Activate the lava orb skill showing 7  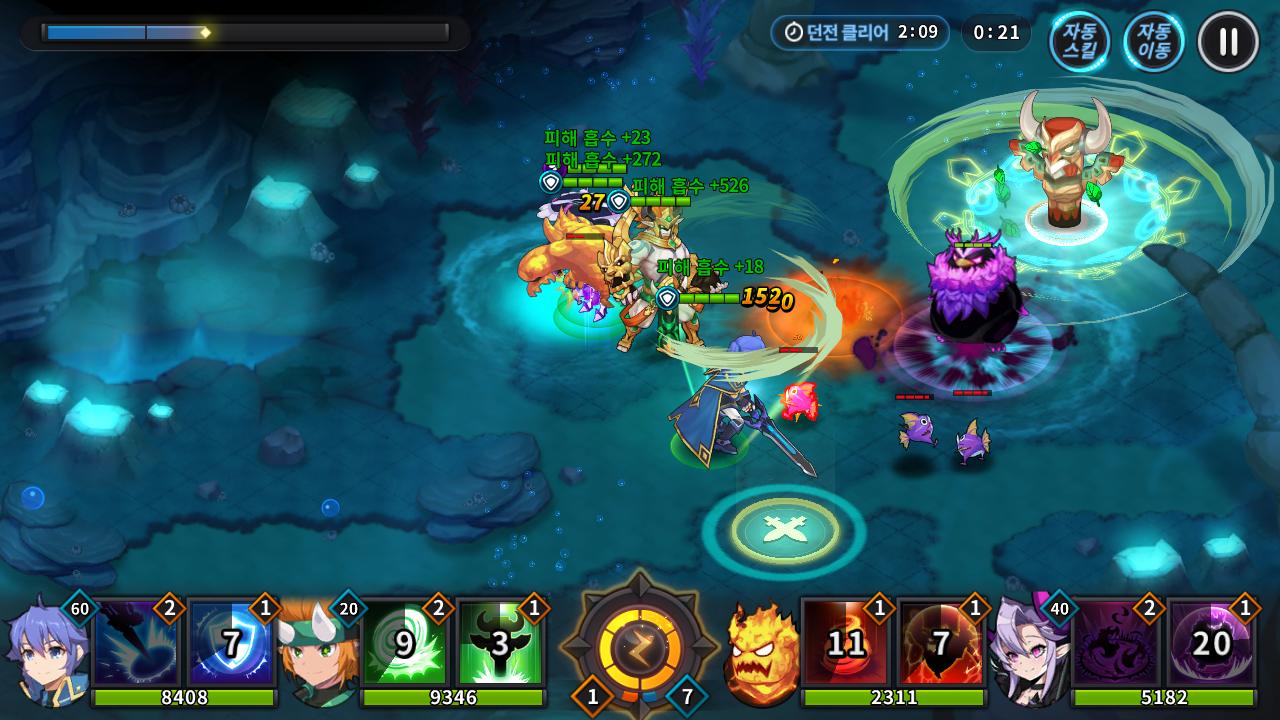tap(940, 642)
